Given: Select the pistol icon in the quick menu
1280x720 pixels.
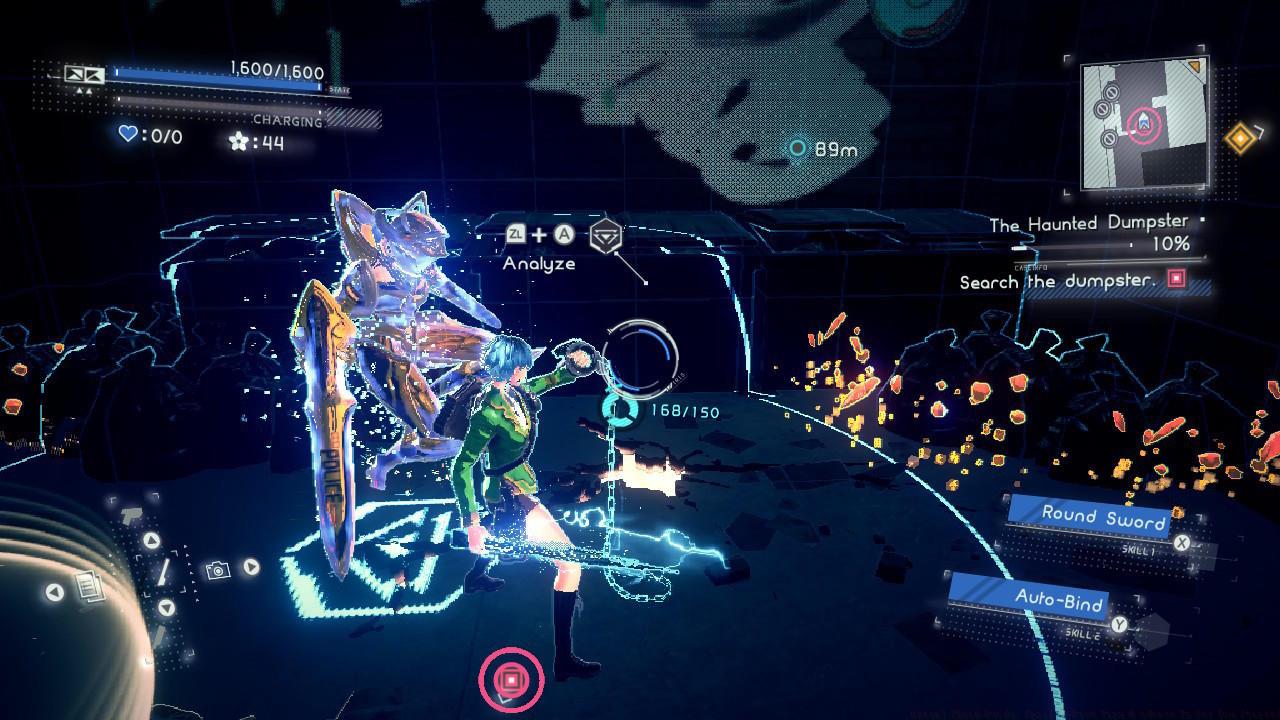Looking at the screenshot, I should click(x=132, y=515).
